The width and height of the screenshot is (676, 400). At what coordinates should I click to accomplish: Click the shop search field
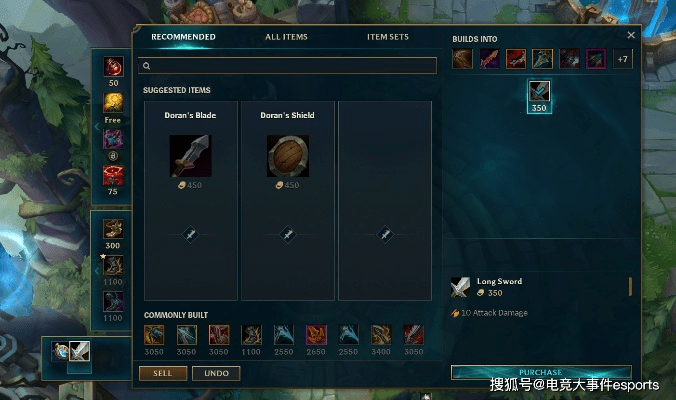point(289,66)
